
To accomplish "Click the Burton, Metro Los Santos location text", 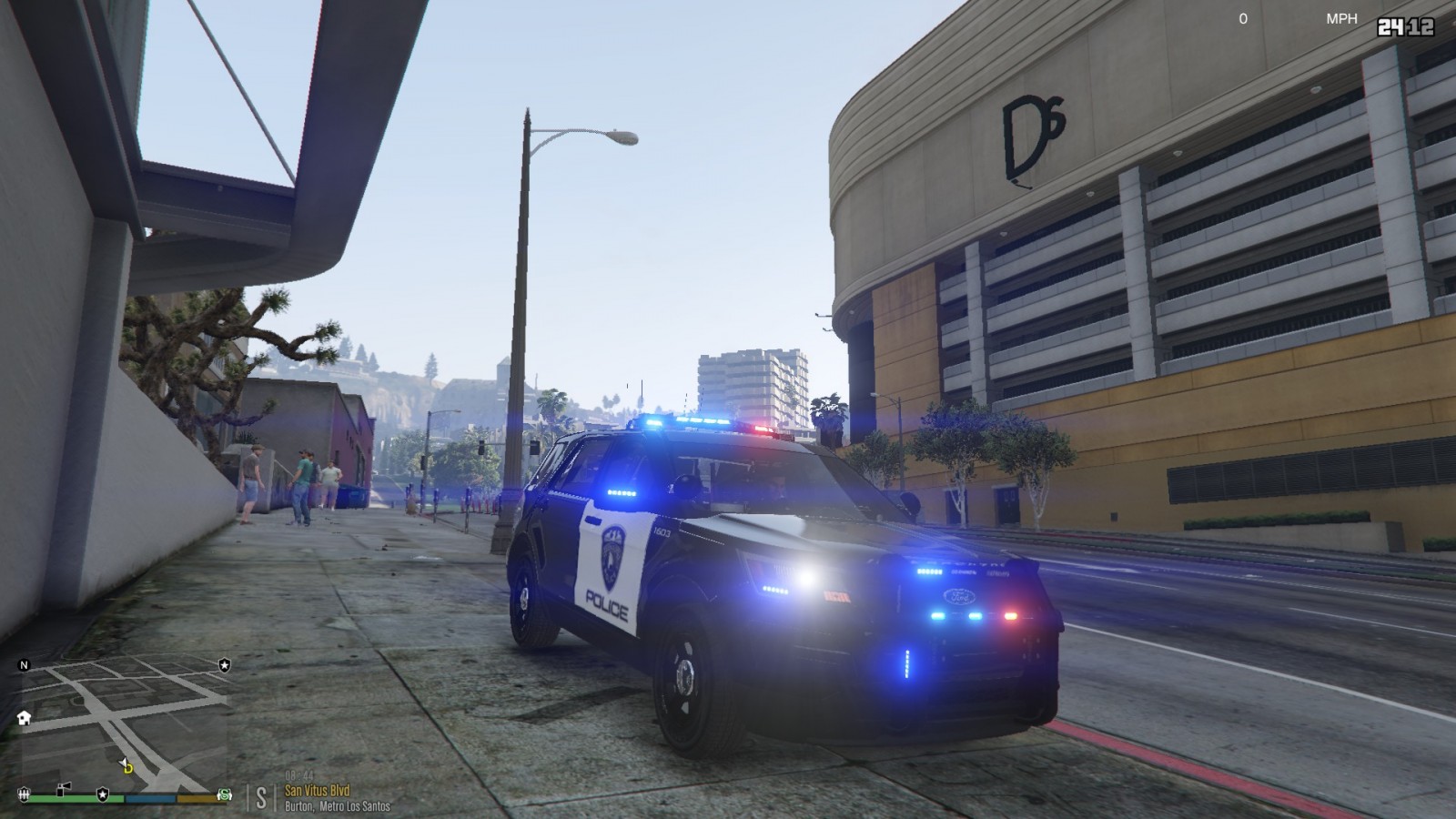I will pyautogui.click(x=338, y=805).
